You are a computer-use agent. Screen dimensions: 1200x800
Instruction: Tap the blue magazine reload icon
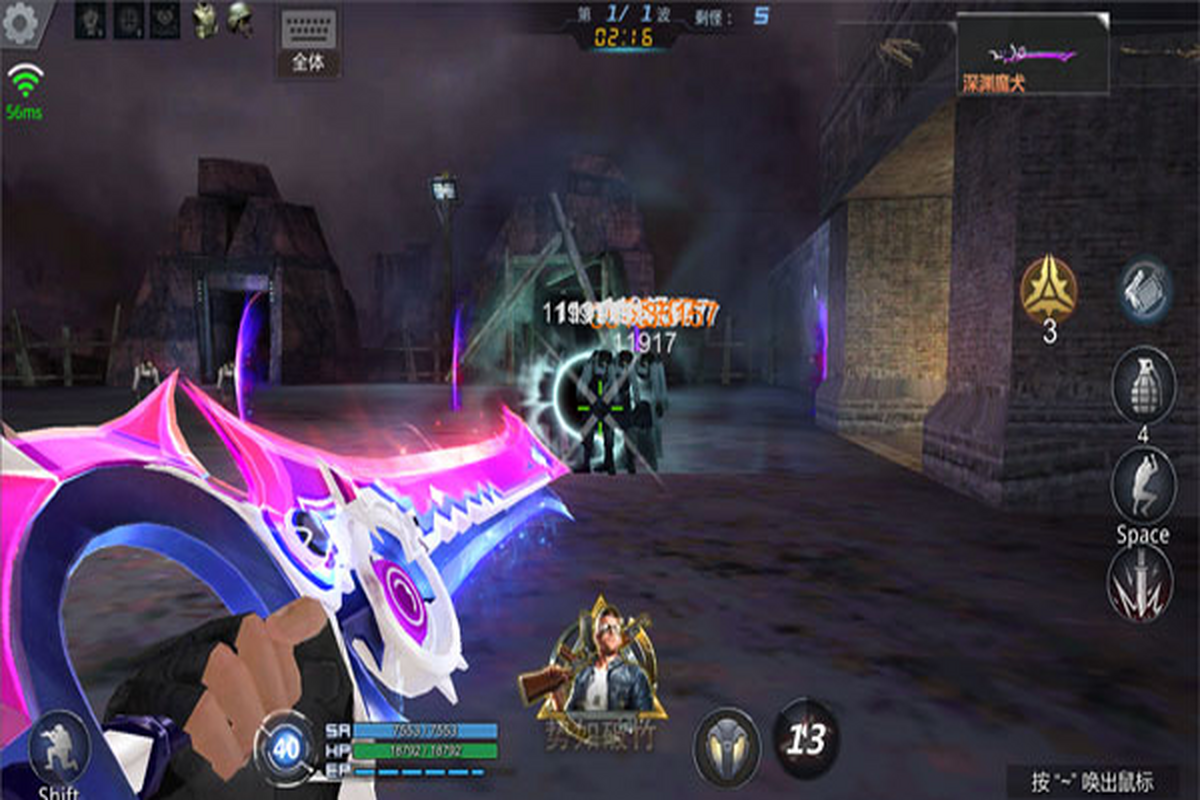(1145, 290)
